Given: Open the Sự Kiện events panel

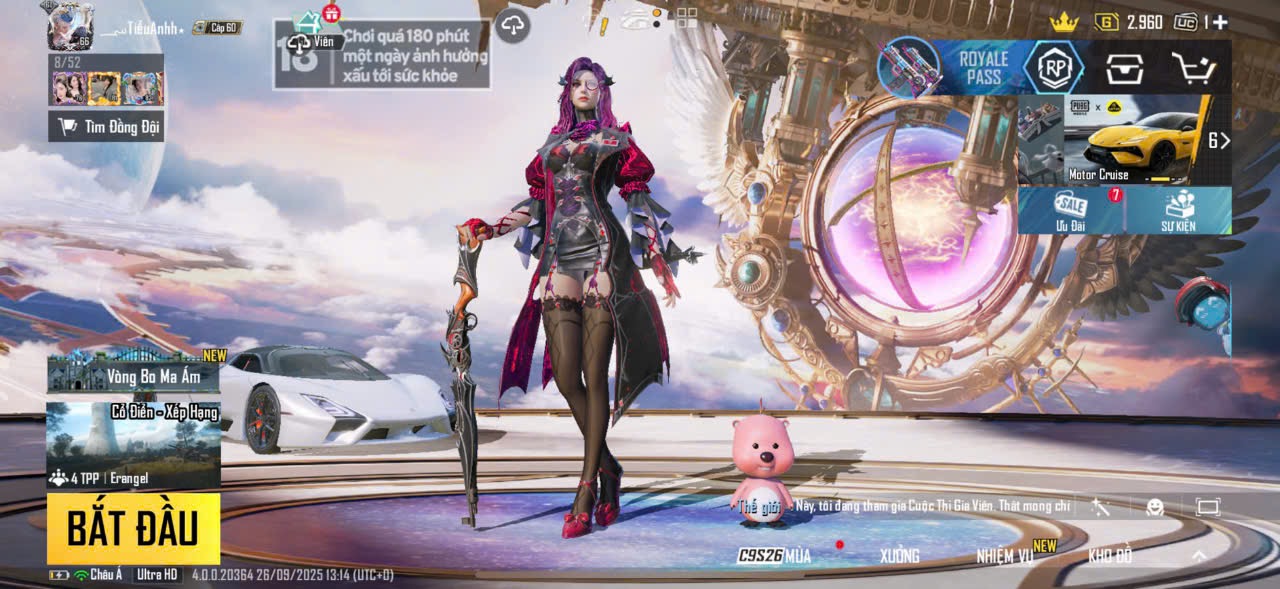Looking at the screenshot, I should (1178, 210).
